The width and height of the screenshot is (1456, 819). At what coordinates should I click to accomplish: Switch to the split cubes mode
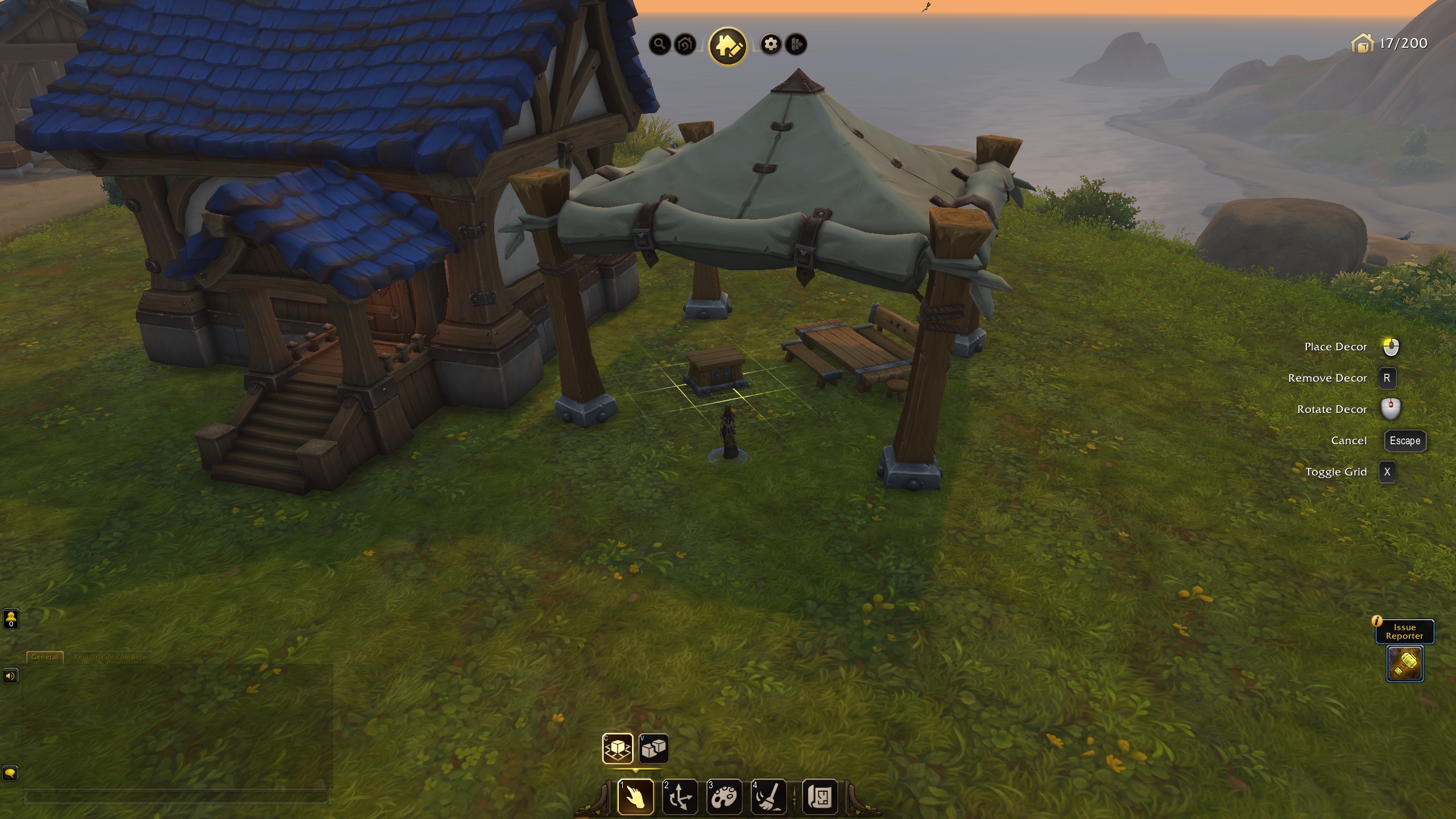click(x=653, y=748)
